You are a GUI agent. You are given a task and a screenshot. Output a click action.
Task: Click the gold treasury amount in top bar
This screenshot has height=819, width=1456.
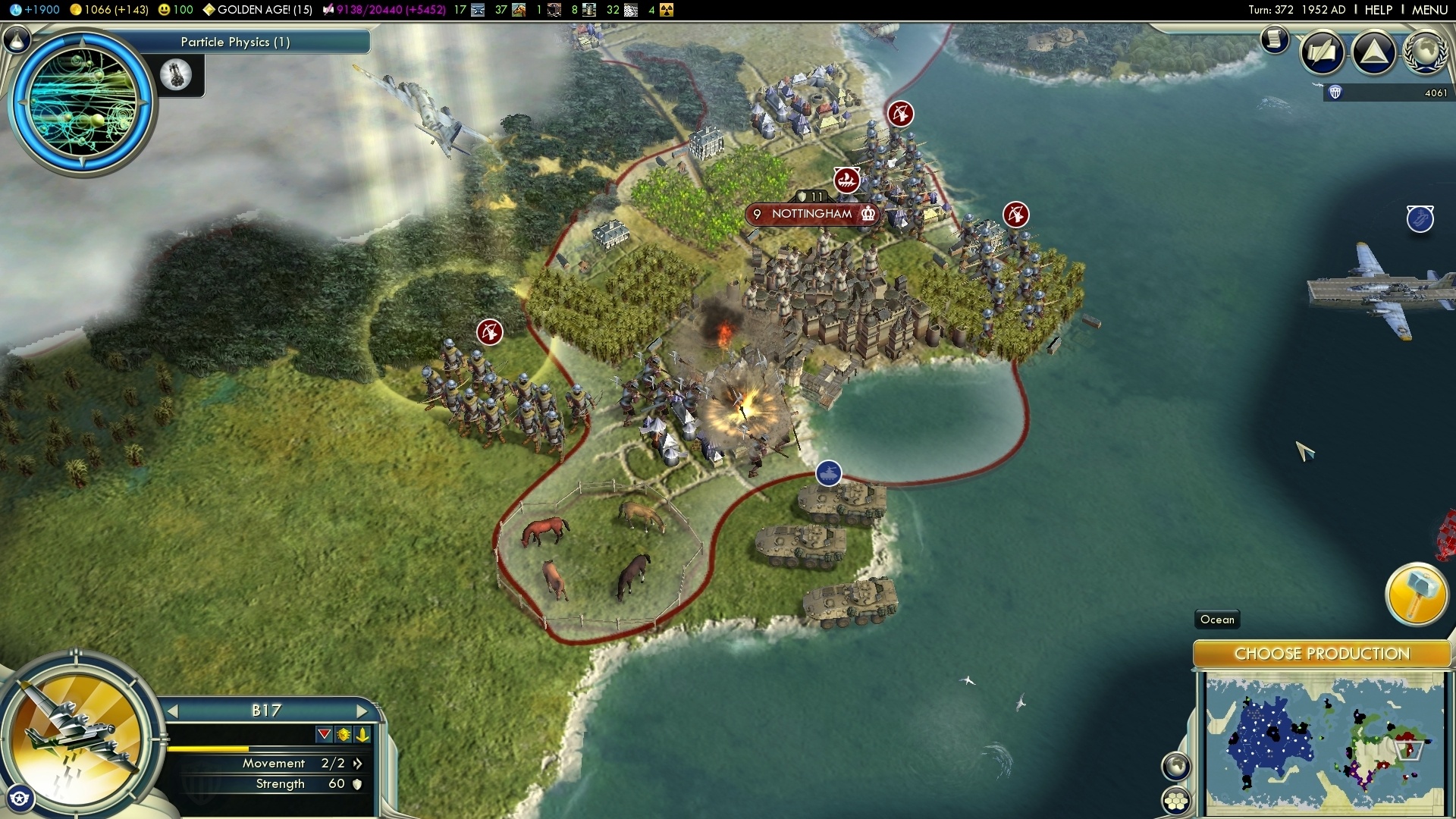[109, 10]
